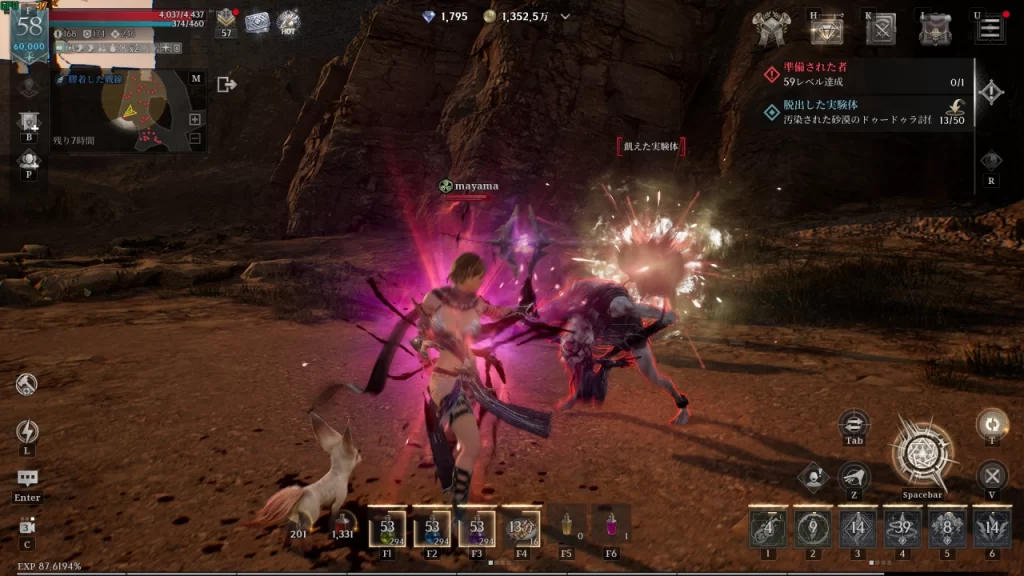Open the HOT event icon
Viewport: 1024px width, 576px height.
pos(288,21)
